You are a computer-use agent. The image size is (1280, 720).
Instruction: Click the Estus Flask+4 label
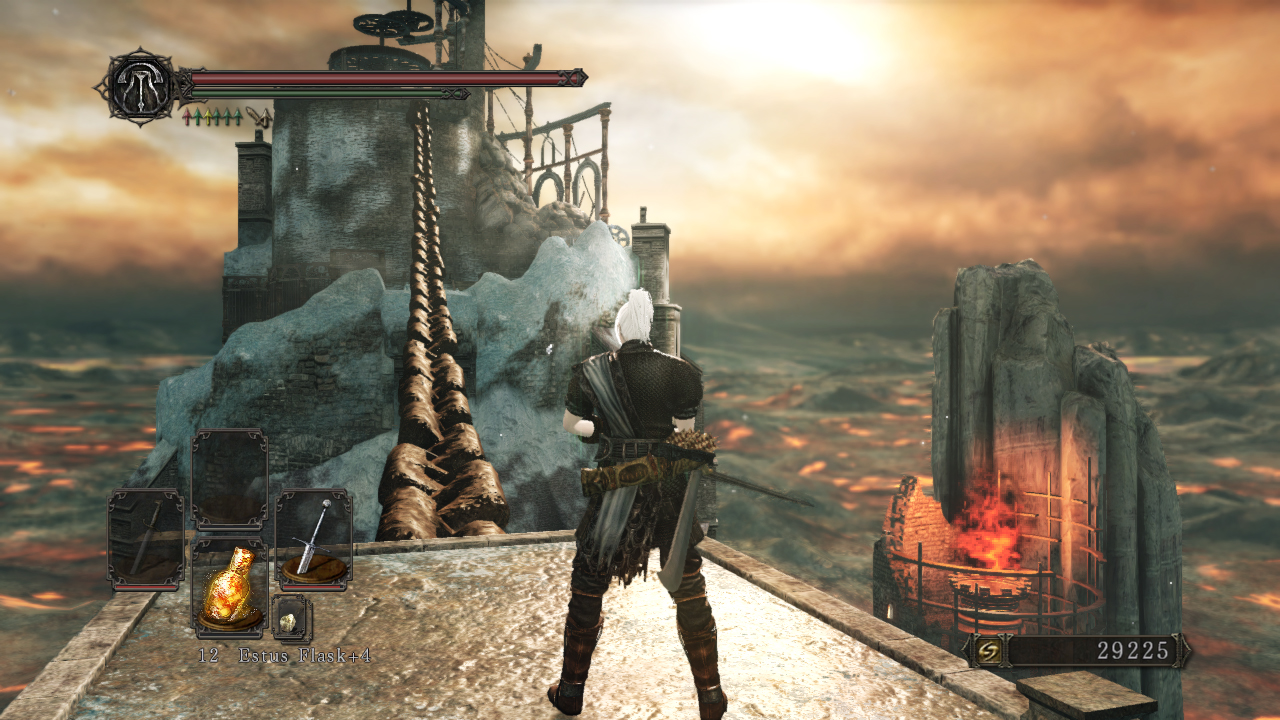coord(303,655)
